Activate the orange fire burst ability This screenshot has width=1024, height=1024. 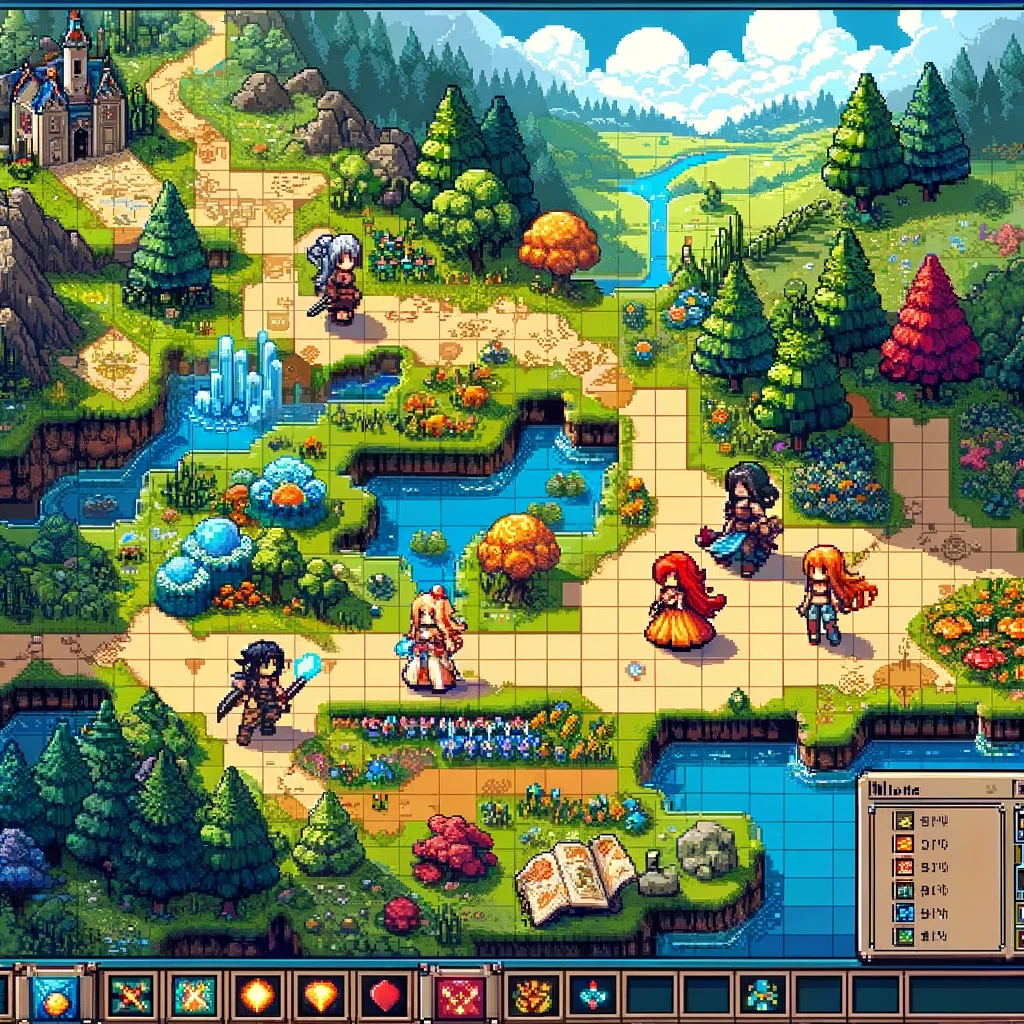pos(258,995)
